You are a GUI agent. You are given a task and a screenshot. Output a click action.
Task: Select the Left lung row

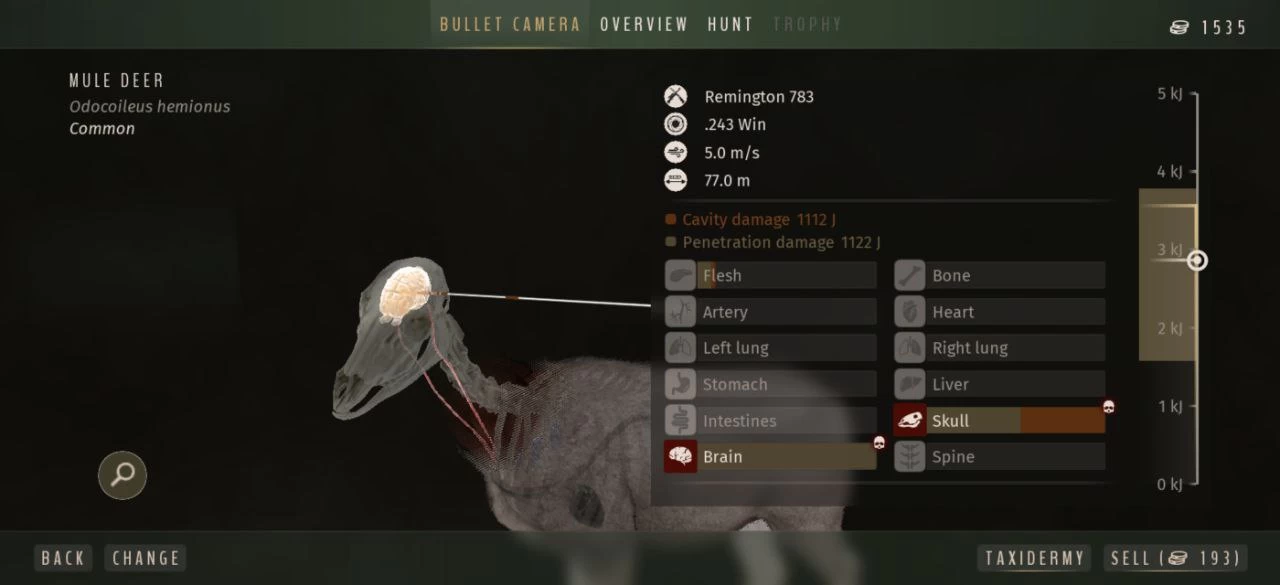coord(770,348)
